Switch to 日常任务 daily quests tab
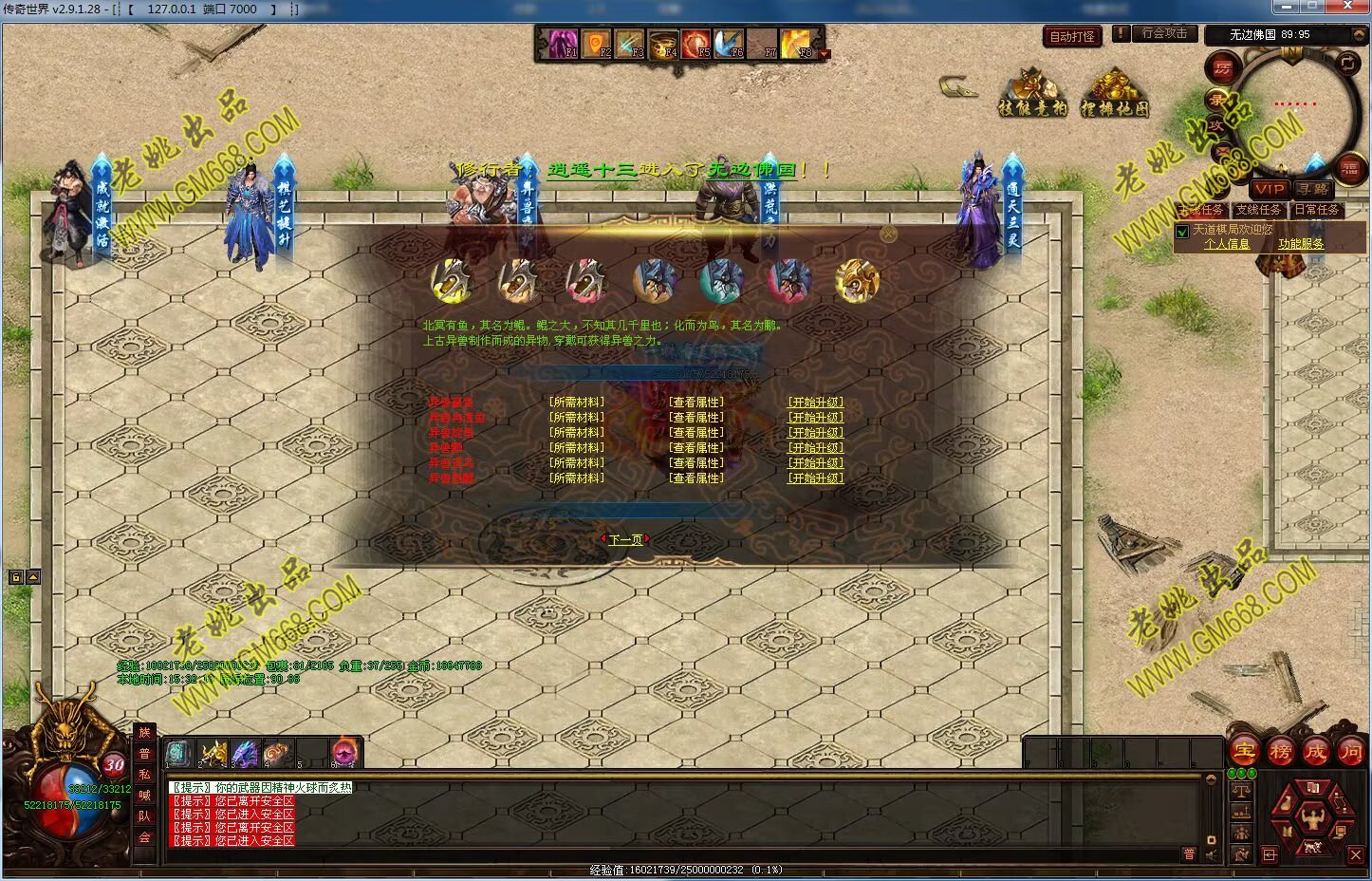This screenshot has height=881, width=1372. (1317, 210)
